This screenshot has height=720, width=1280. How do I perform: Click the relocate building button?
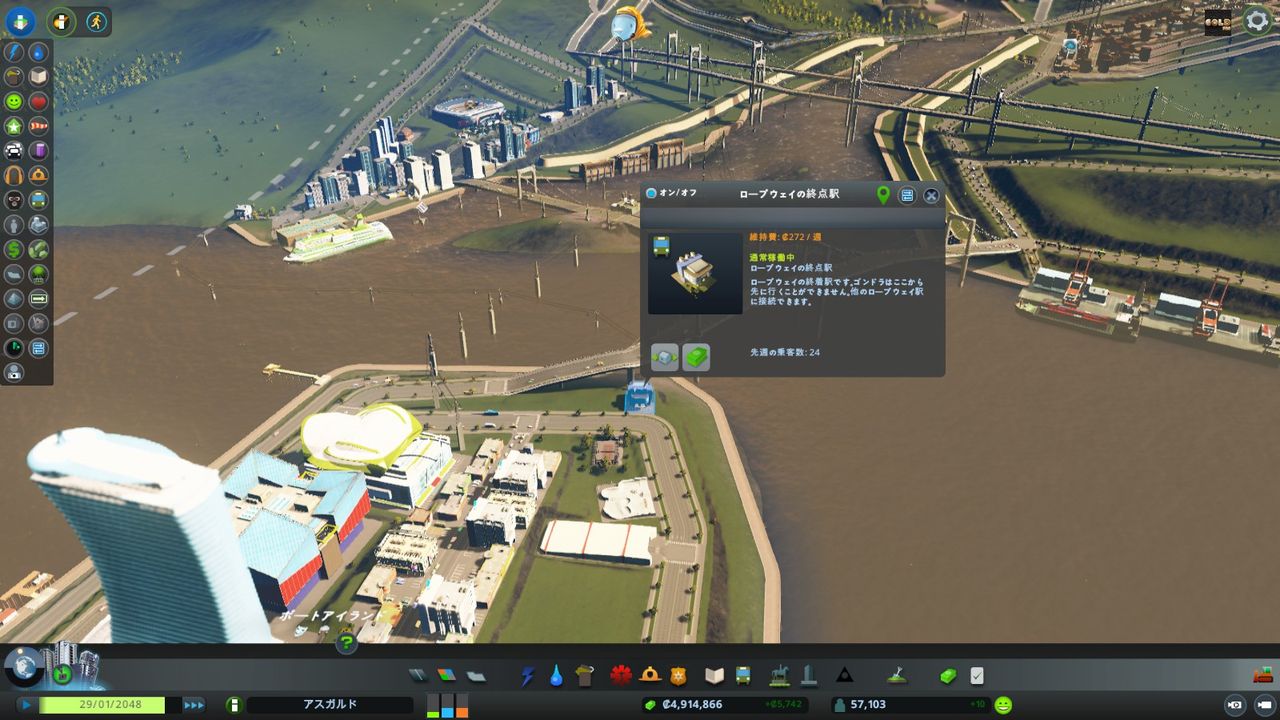665,357
